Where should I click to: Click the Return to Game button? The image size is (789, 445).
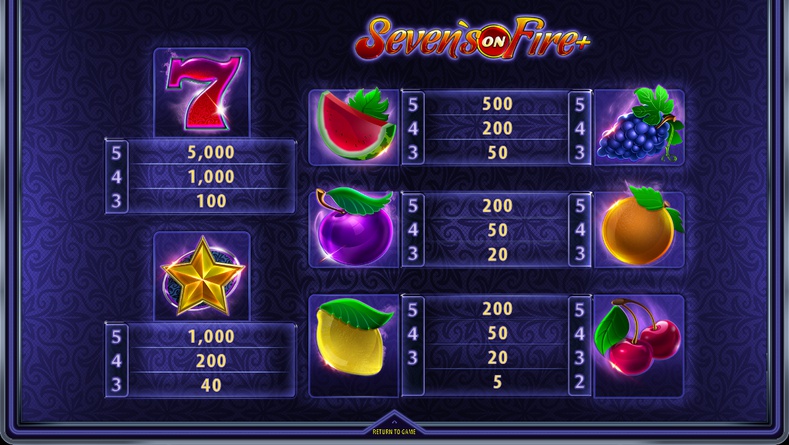click(x=394, y=430)
